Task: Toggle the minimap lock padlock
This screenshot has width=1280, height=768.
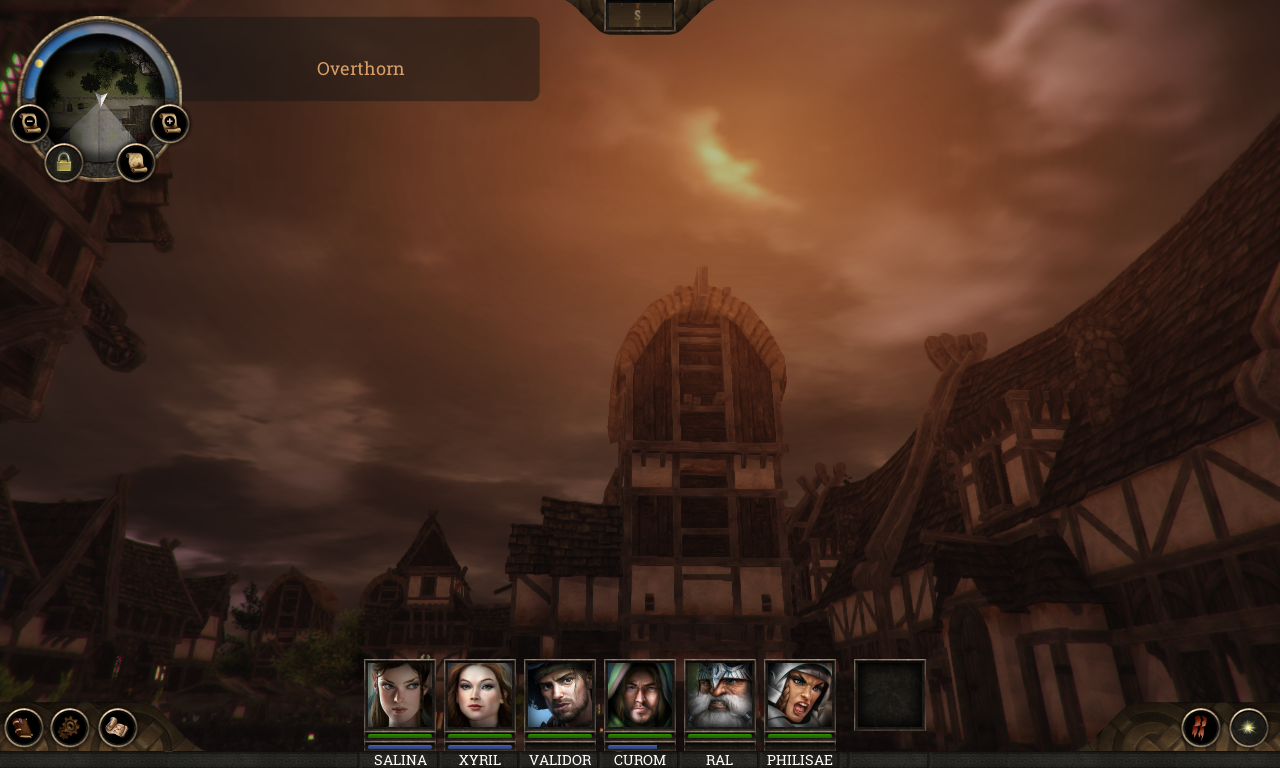Action: [63, 162]
